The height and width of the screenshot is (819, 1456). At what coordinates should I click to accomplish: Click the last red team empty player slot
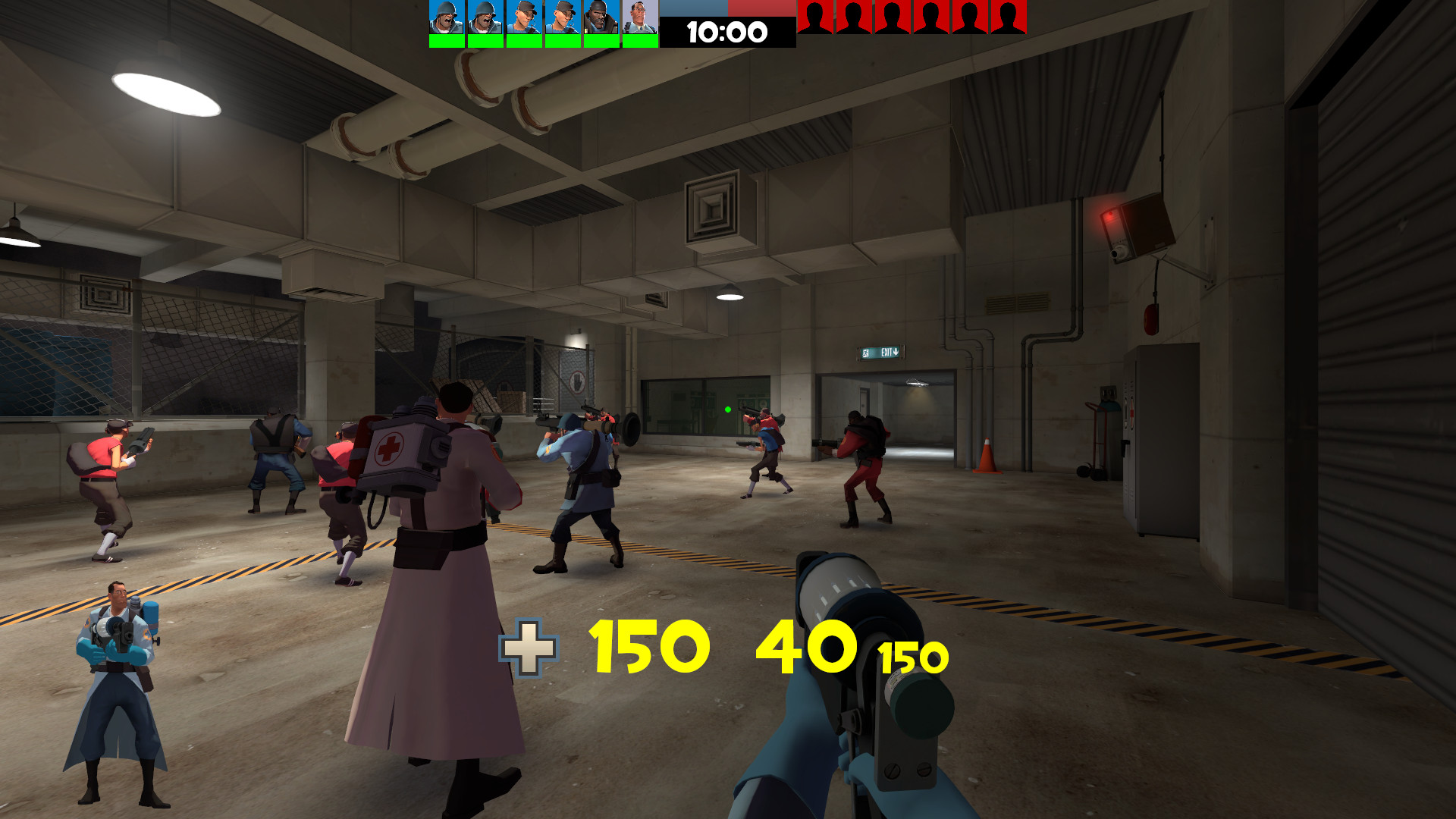point(1007,17)
